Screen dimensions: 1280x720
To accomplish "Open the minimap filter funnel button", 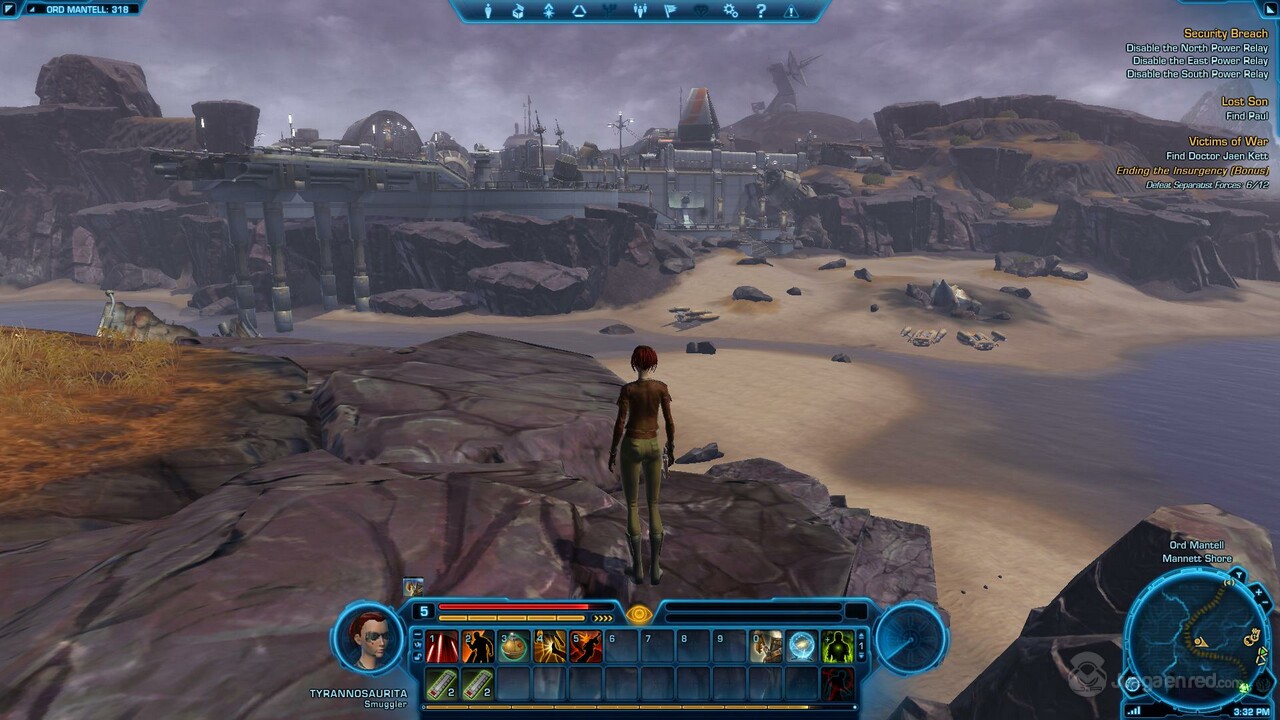I will point(1237,575).
